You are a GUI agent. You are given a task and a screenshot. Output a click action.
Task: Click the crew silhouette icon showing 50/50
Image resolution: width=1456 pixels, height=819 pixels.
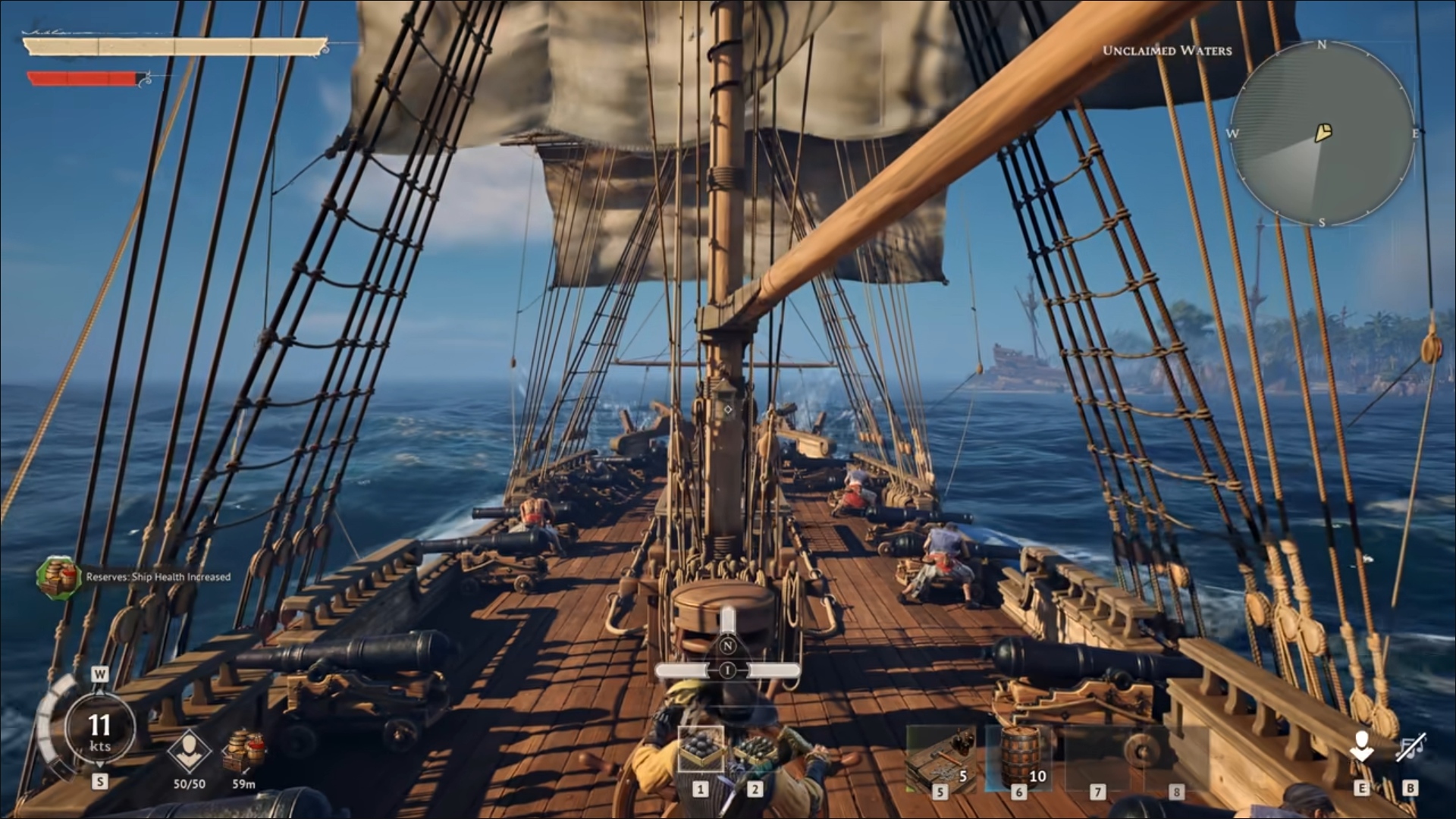coord(188,750)
